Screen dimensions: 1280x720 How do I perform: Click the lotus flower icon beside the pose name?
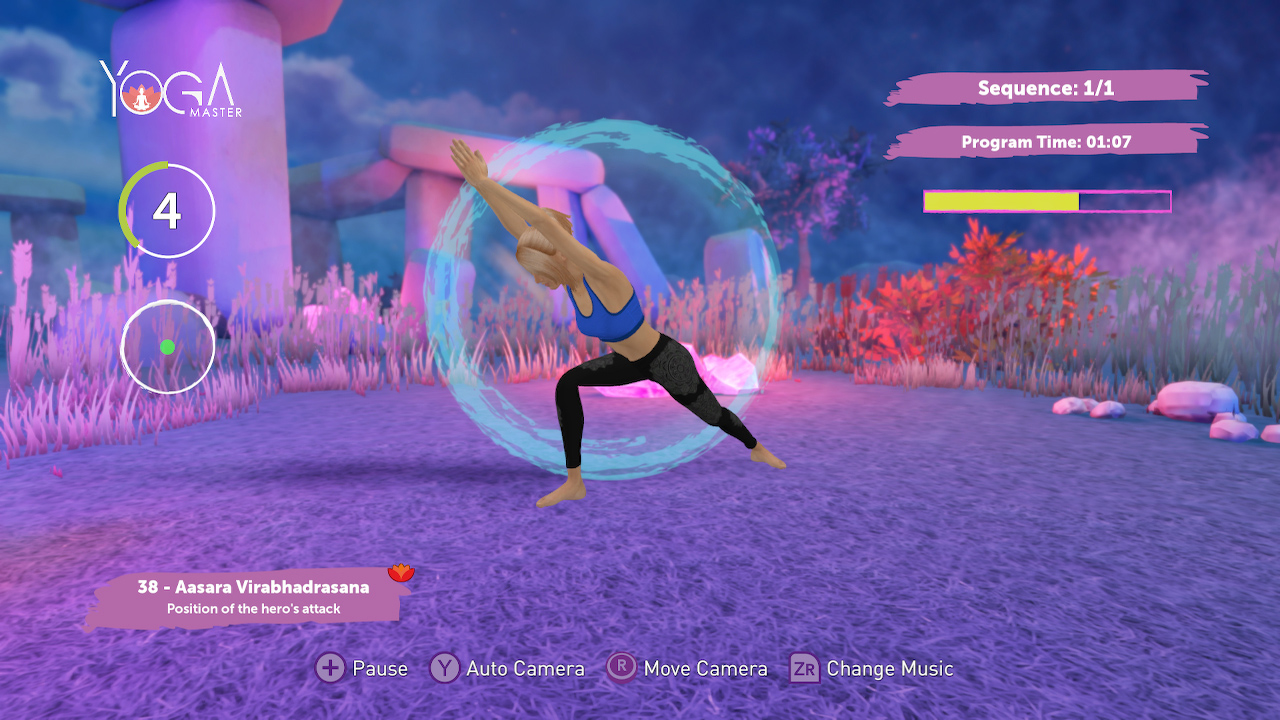[399, 572]
